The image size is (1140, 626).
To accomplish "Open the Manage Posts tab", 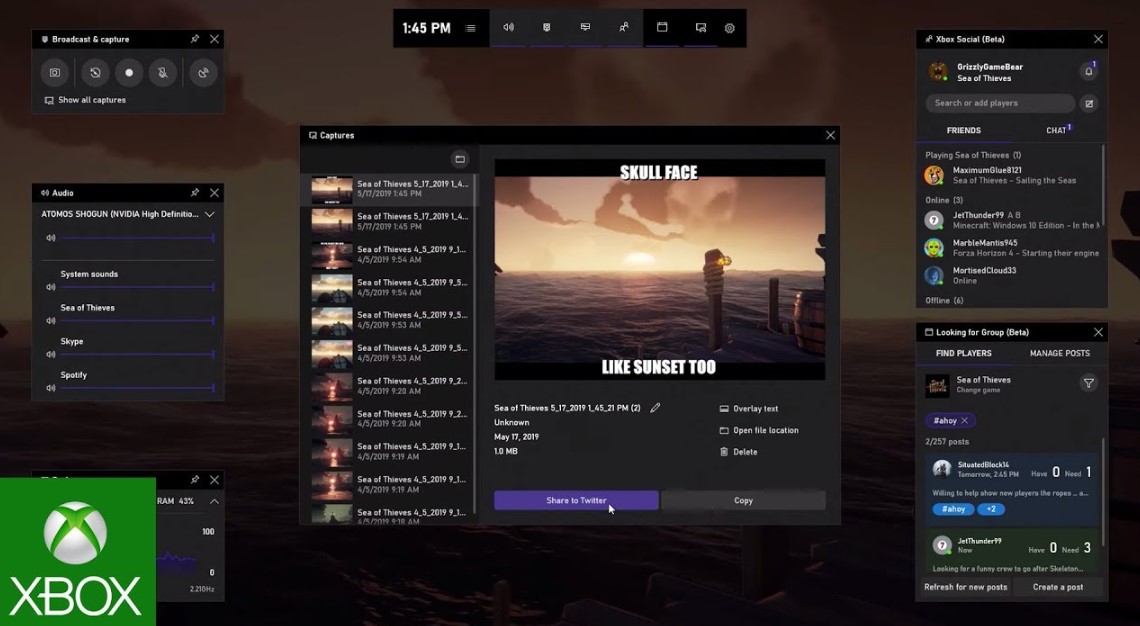I will pos(1060,353).
